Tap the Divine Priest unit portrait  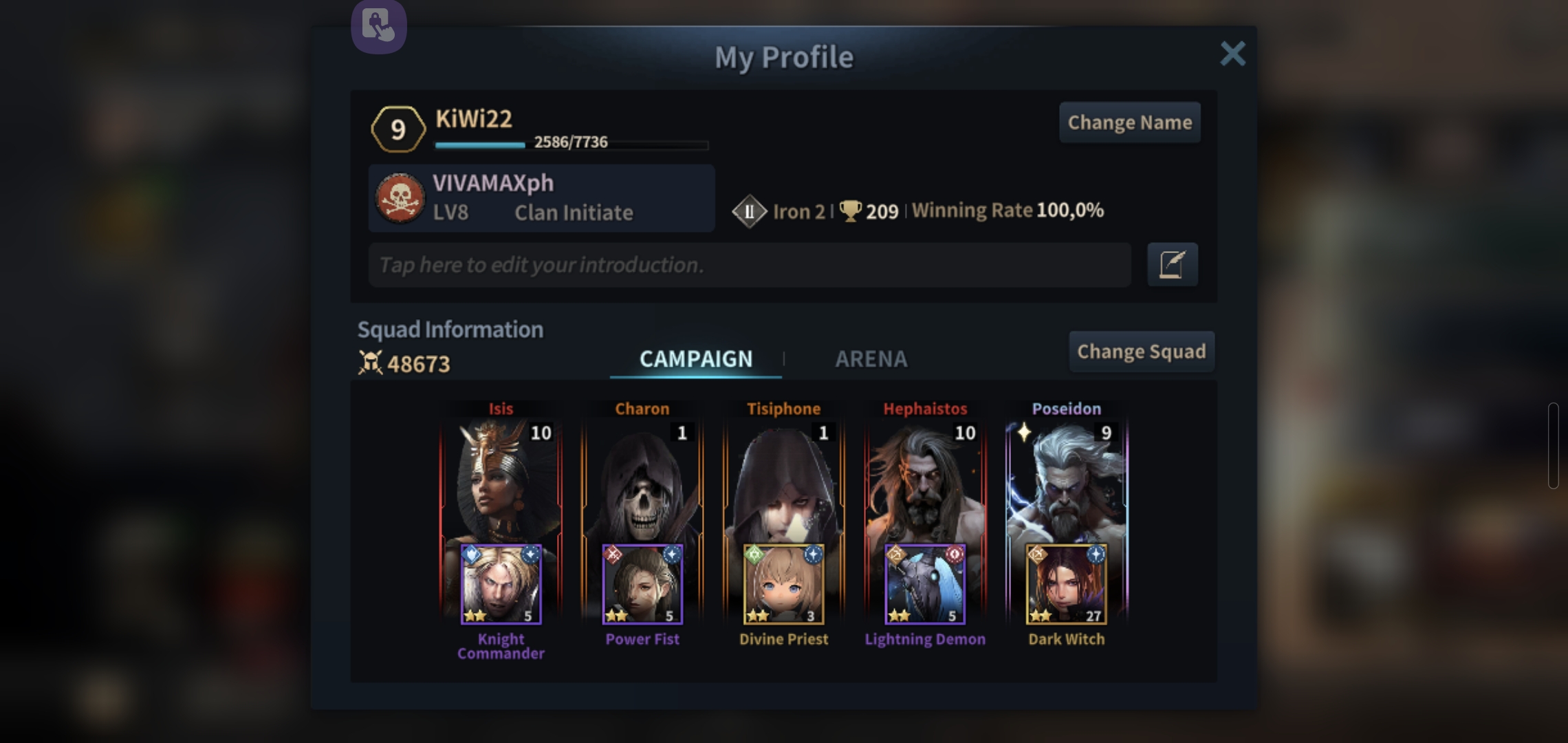pyautogui.click(x=783, y=585)
